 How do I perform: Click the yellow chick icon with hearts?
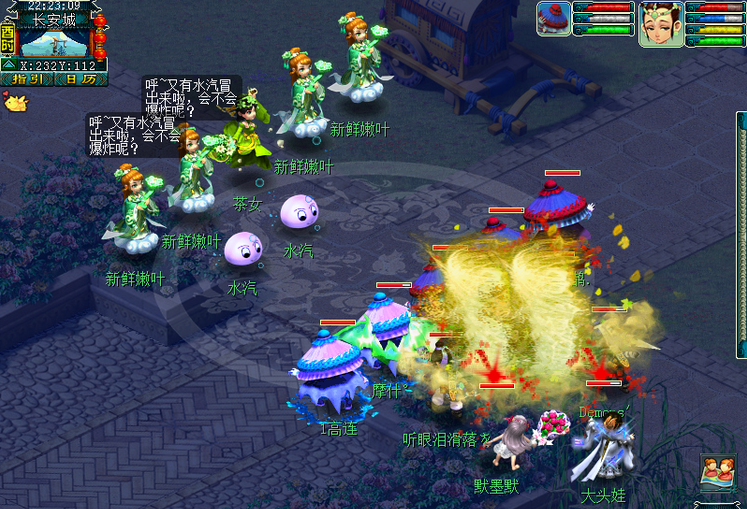point(15,101)
